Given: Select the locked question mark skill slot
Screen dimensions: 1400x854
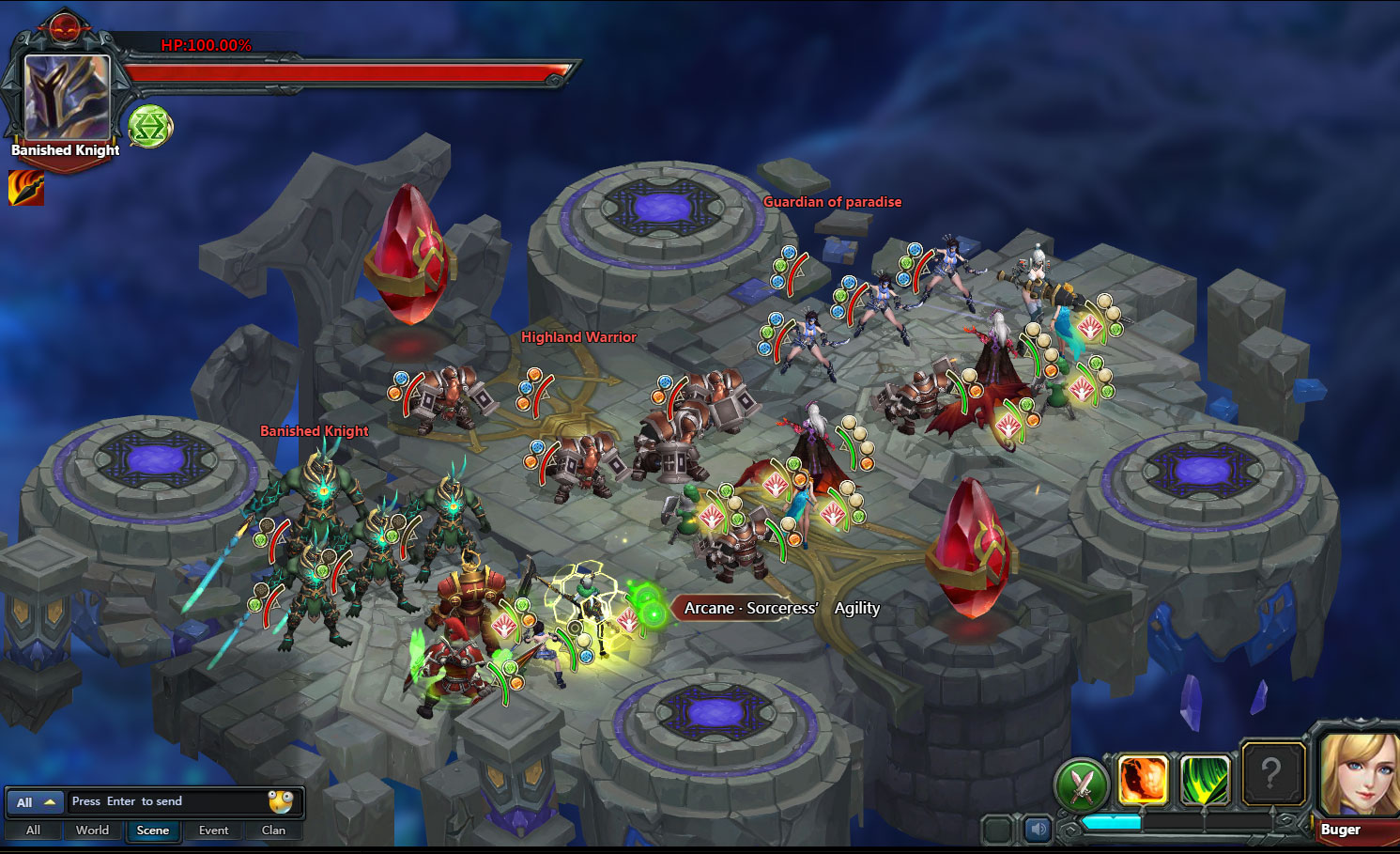Looking at the screenshot, I should (1271, 774).
